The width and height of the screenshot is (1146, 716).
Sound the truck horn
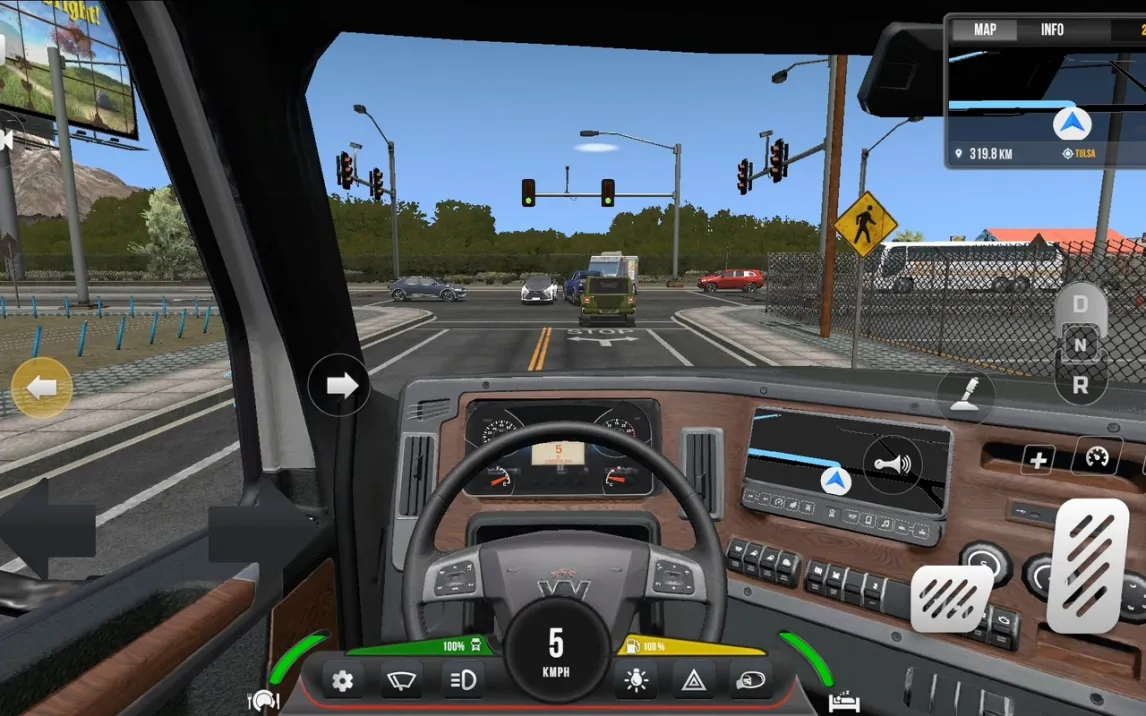click(892, 465)
